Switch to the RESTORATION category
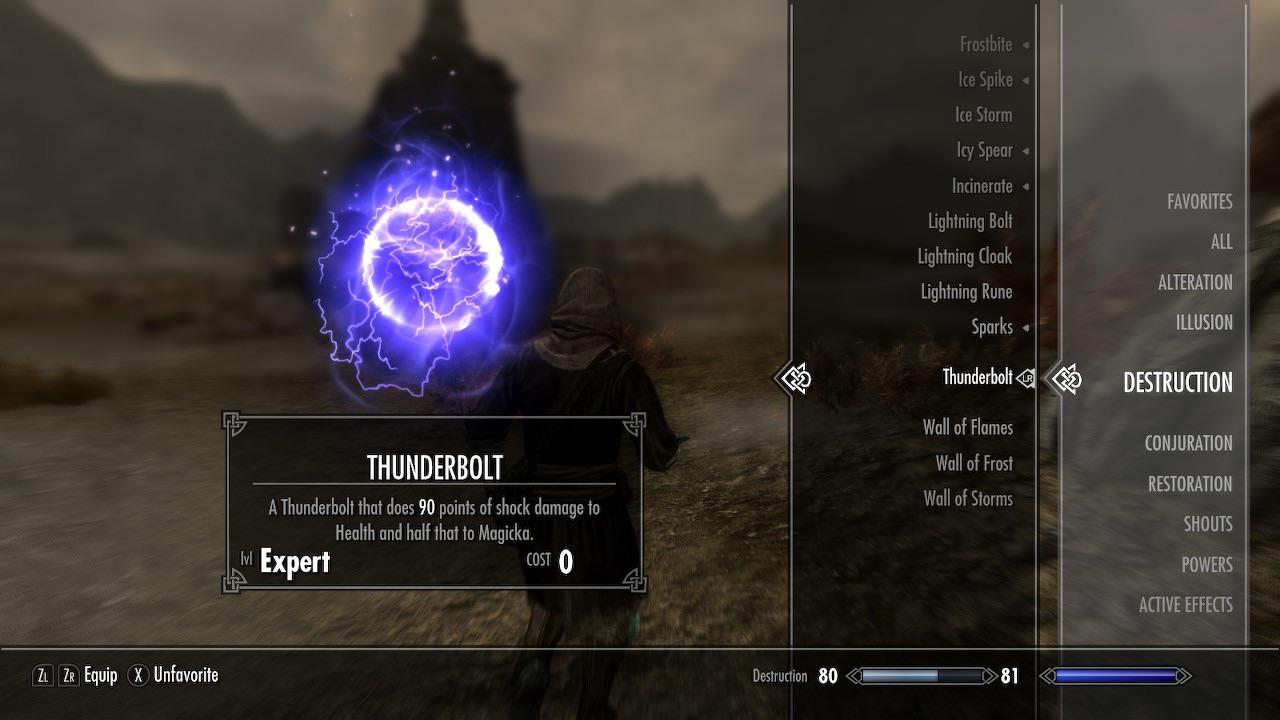1280x720 pixels. (x=1189, y=483)
